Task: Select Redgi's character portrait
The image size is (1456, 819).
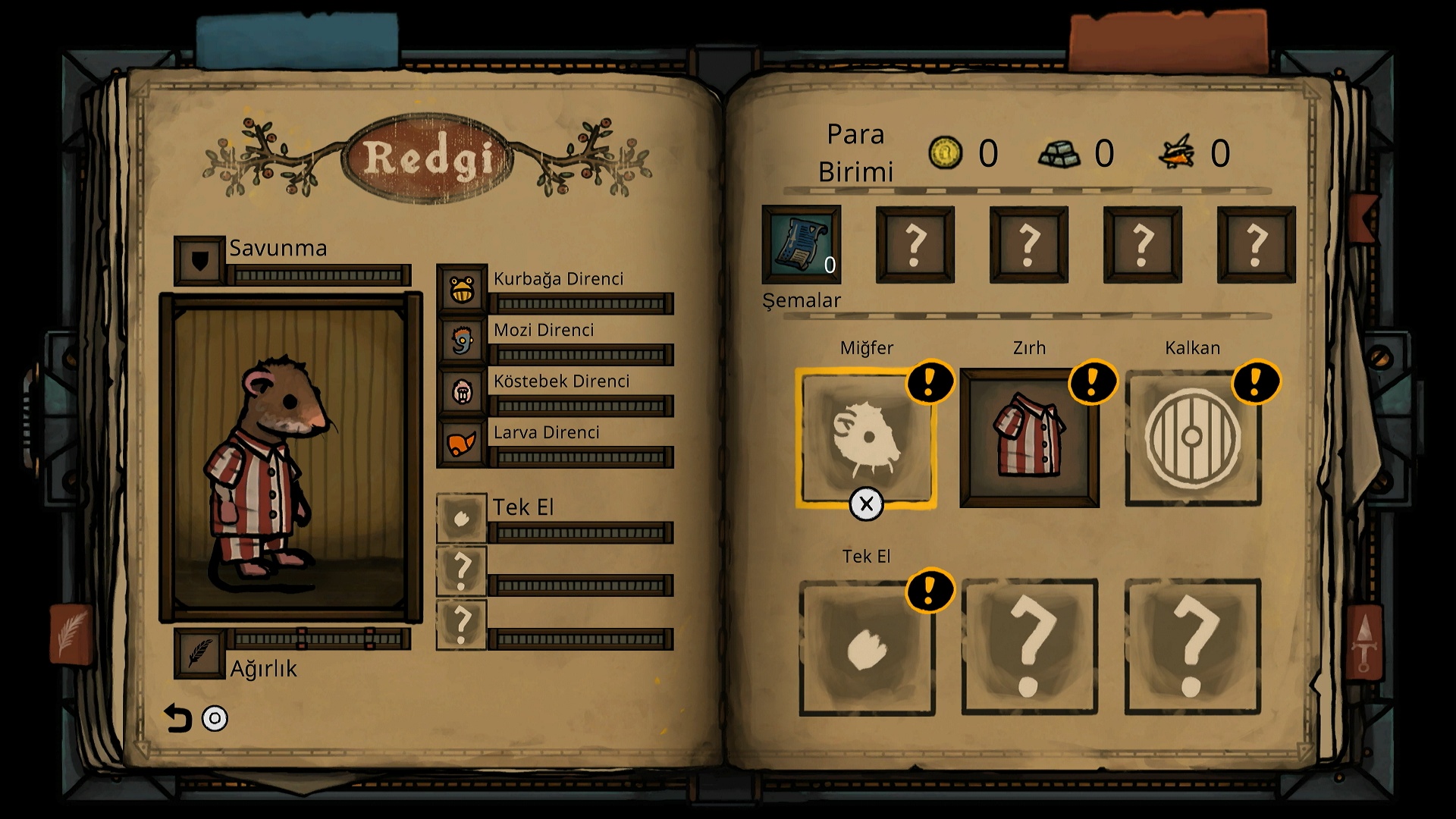Action: [x=290, y=457]
